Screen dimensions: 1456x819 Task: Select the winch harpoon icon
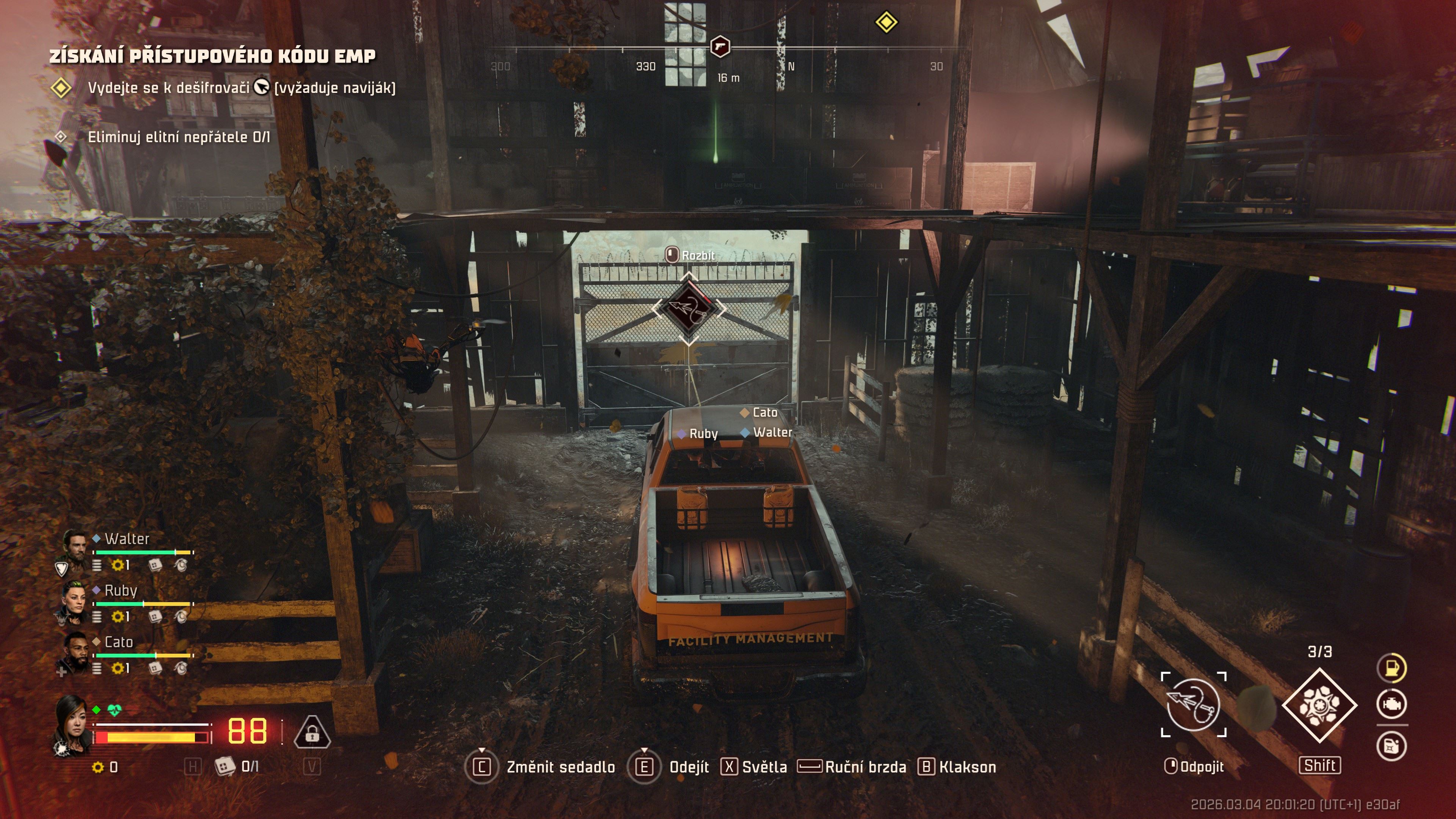click(x=1193, y=704)
